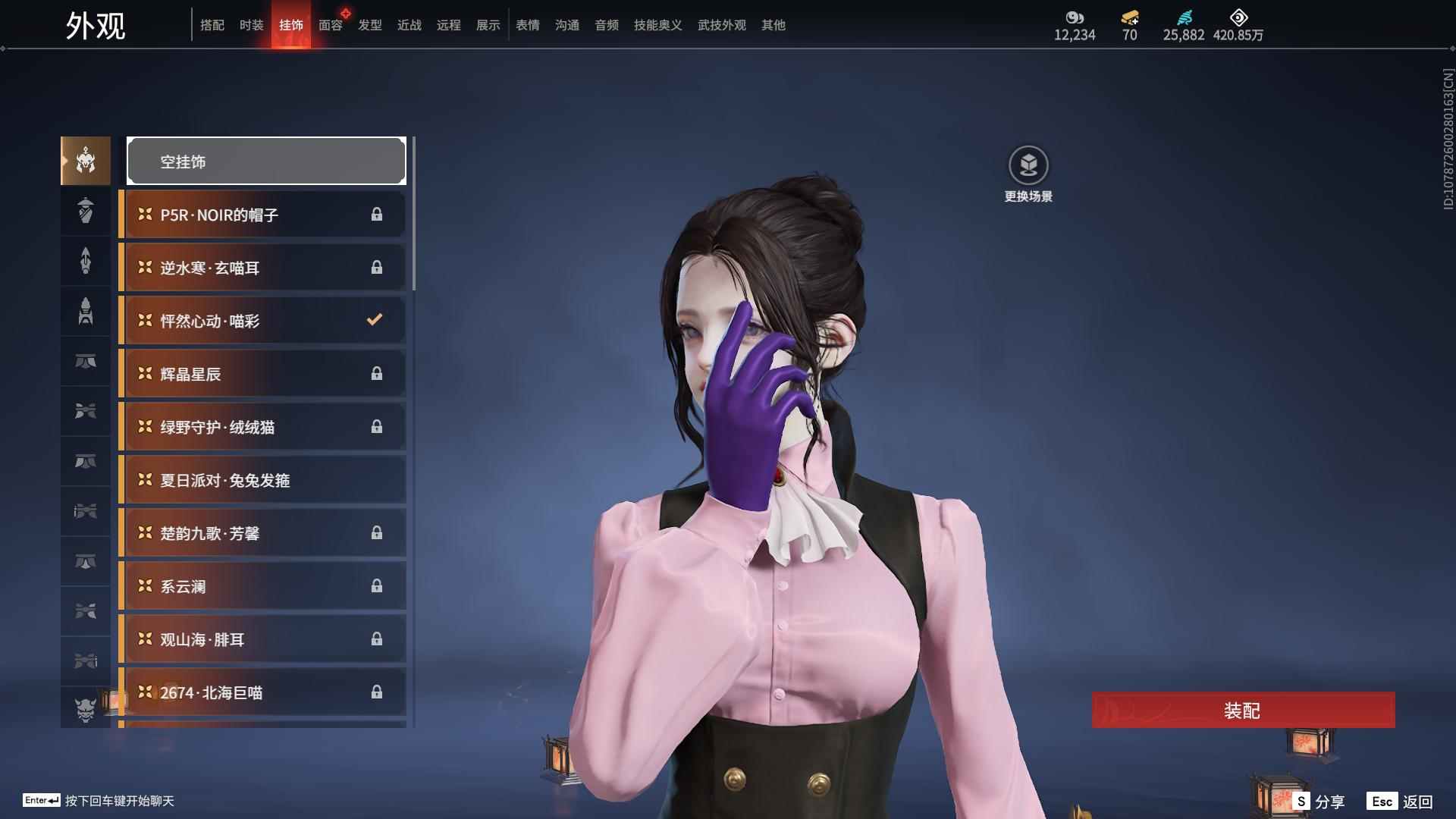Choose 辉晶星辰 accessory row
Image resolution: width=1456 pixels, height=819 pixels.
point(262,374)
